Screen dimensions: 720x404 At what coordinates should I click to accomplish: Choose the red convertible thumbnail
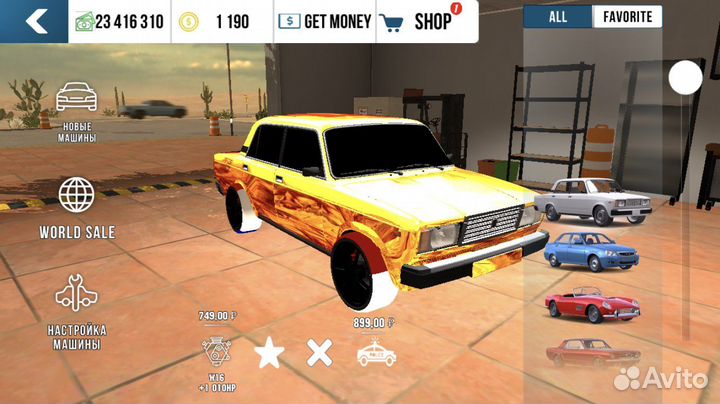[591, 303]
